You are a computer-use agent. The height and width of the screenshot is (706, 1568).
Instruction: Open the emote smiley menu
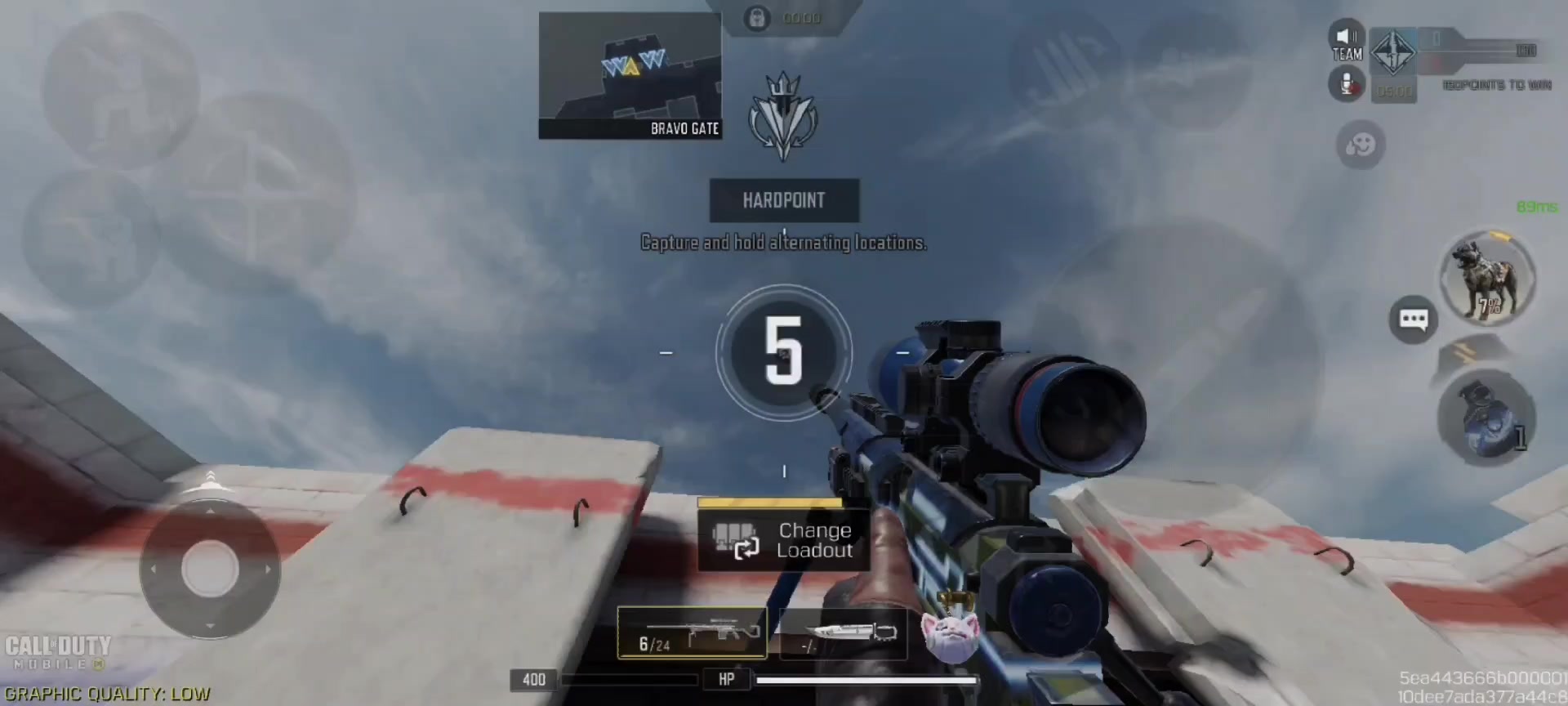click(x=1361, y=145)
